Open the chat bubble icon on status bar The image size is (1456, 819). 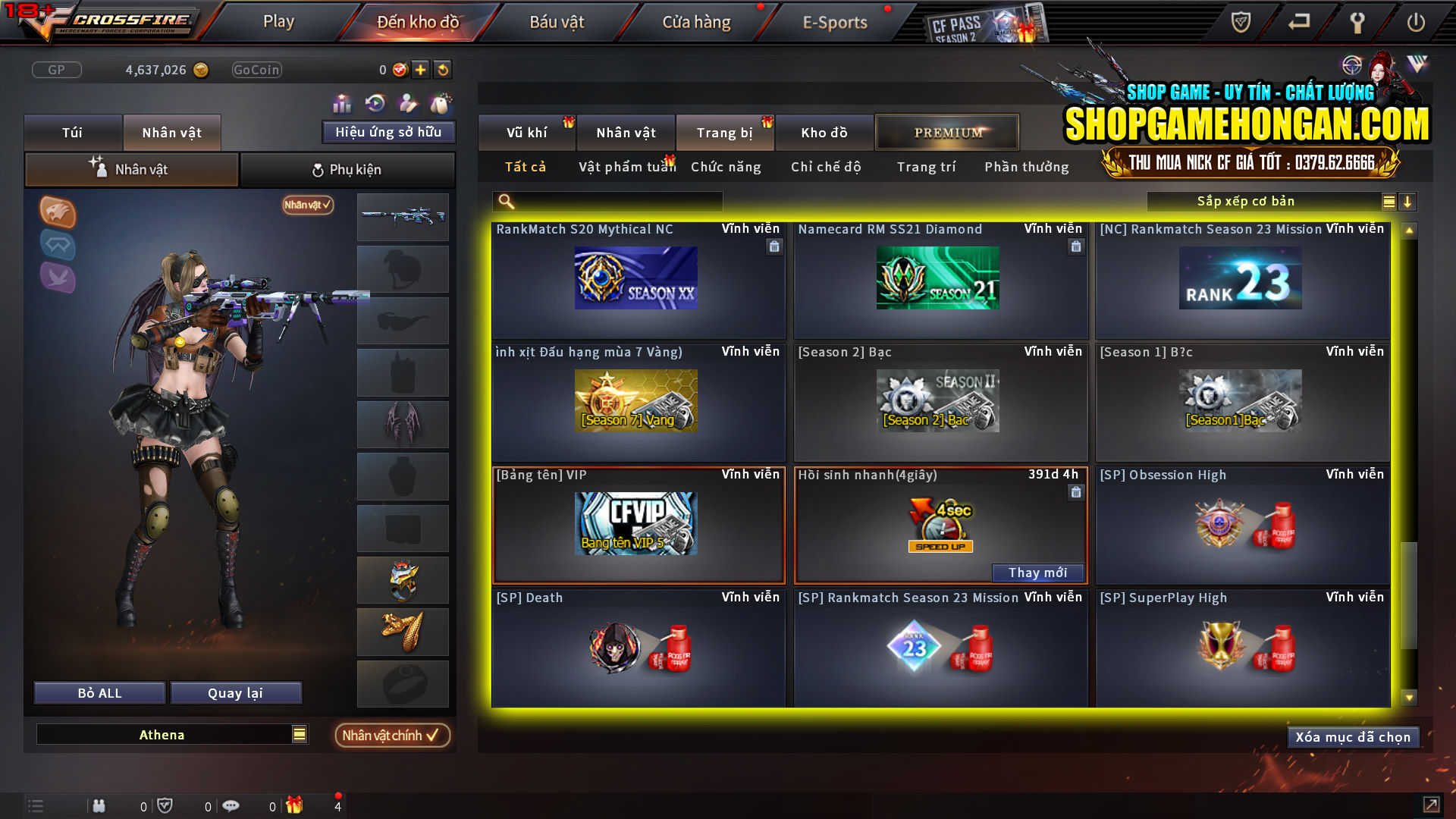[x=231, y=805]
